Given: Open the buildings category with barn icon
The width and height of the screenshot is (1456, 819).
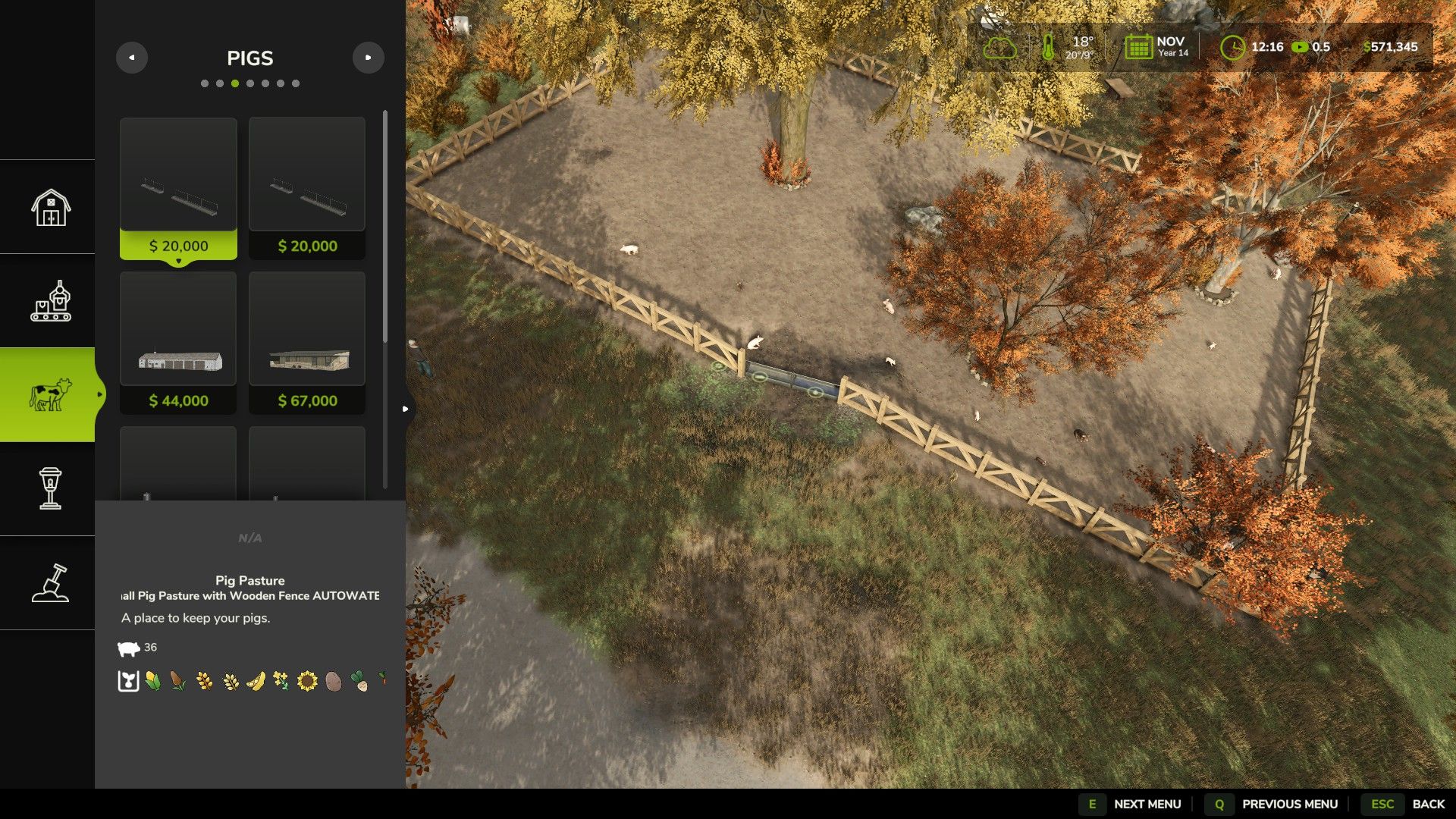Looking at the screenshot, I should [x=50, y=207].
